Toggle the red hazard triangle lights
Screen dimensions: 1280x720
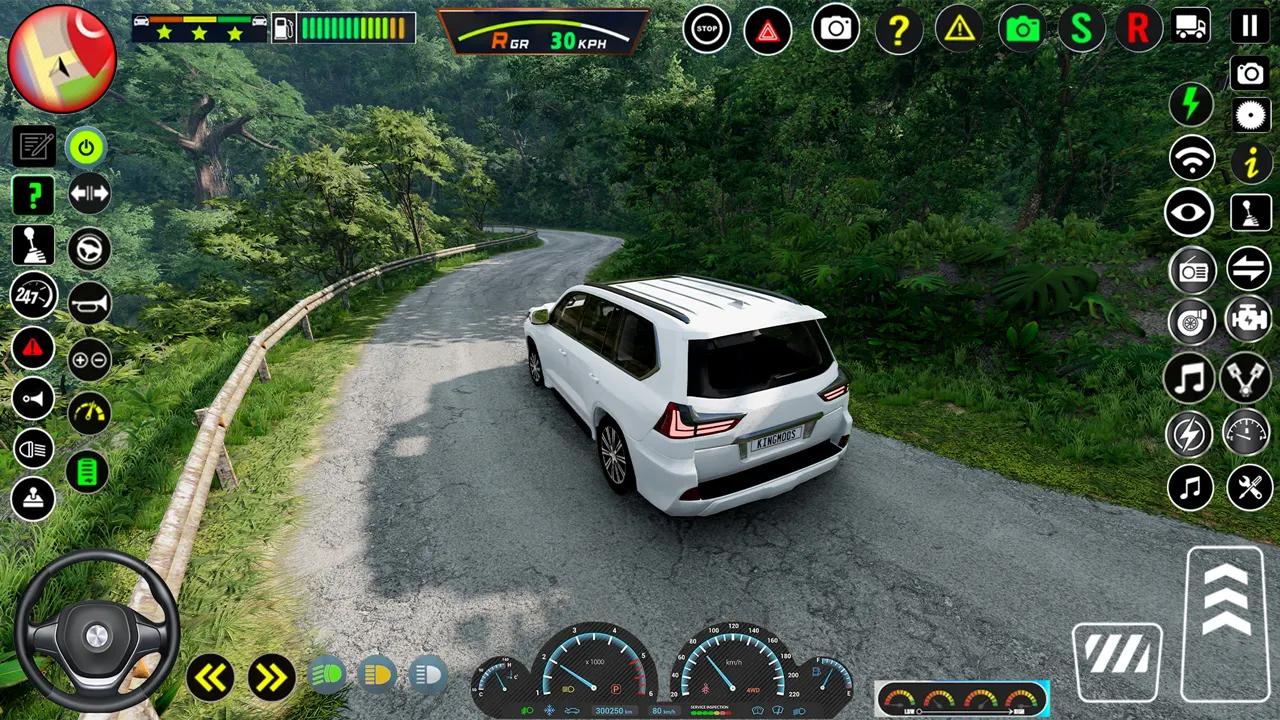click(x=768, y=31)
